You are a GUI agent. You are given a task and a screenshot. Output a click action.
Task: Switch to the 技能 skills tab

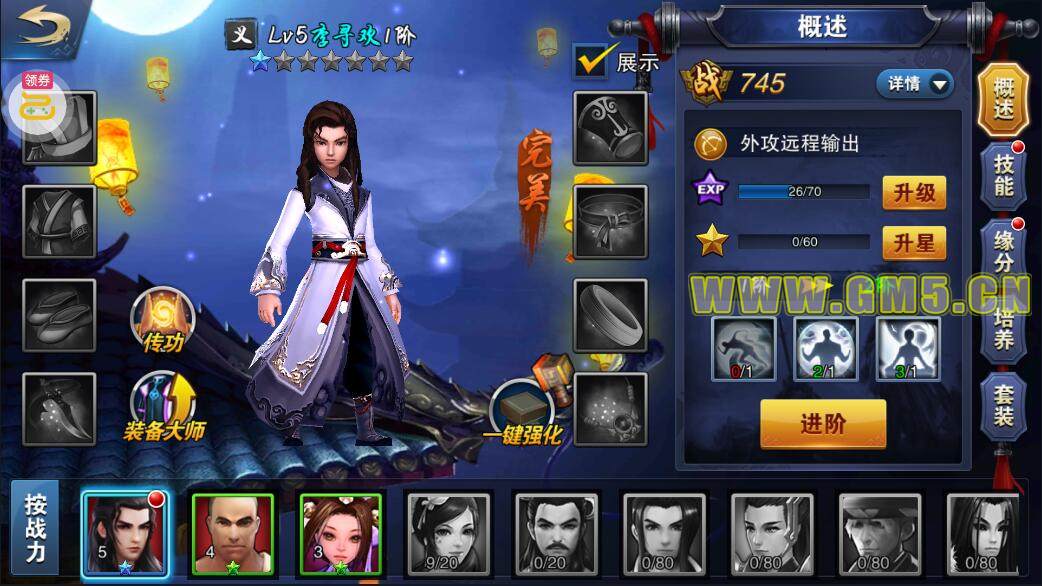point(1003,174)
